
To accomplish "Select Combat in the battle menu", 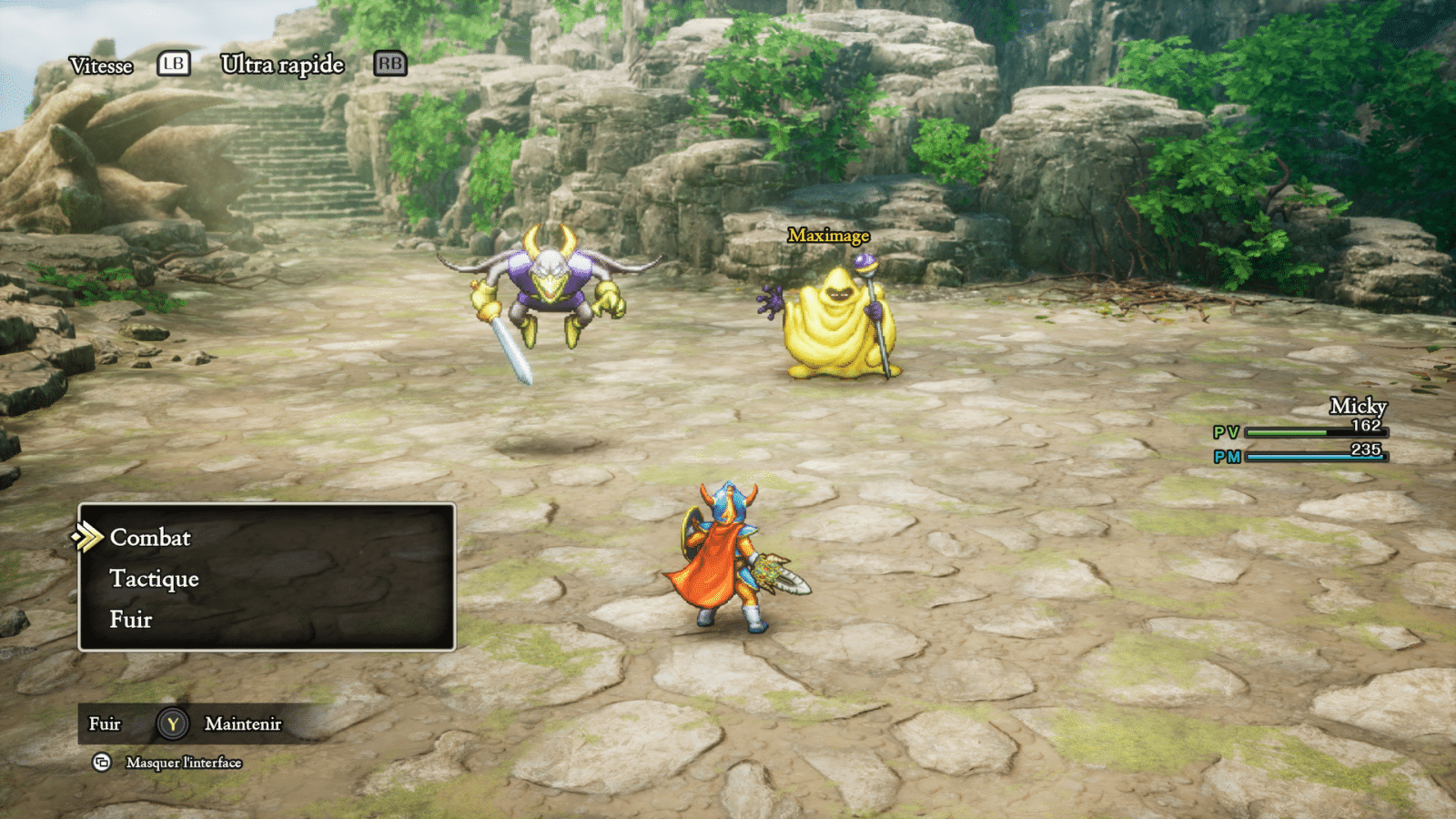I will point(150,538).
